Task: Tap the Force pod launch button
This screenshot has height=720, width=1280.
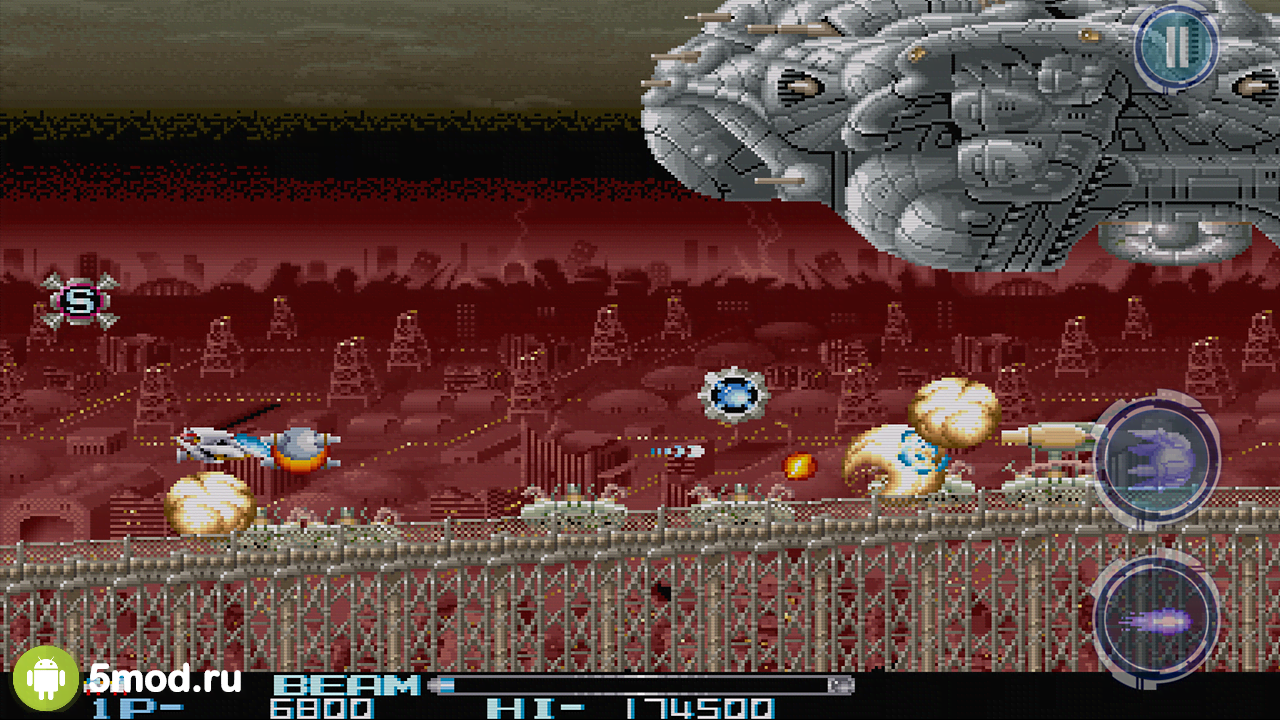Action: 1157,460
